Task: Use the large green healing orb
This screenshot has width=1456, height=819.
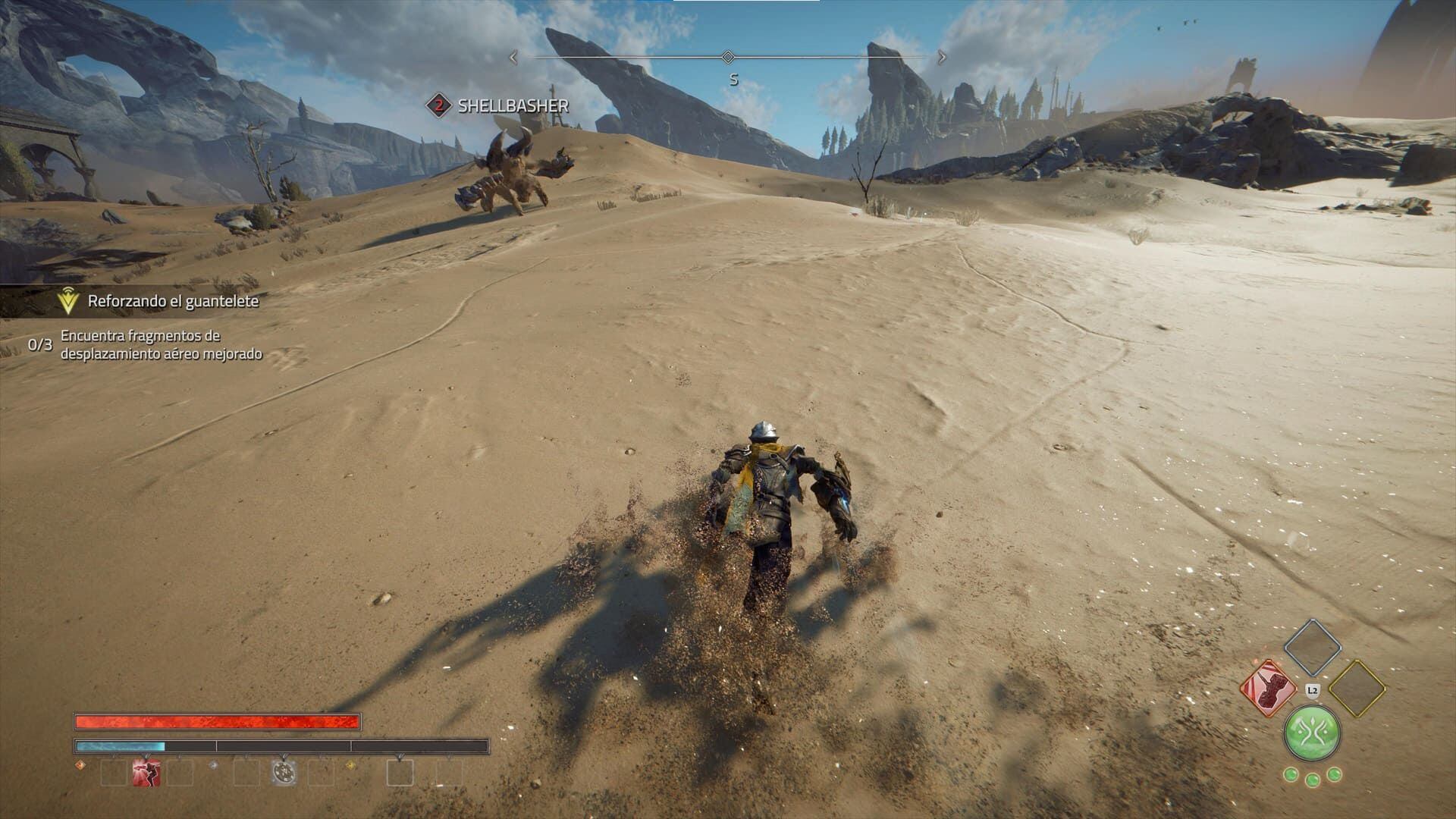Action: tap(1312, 733)
